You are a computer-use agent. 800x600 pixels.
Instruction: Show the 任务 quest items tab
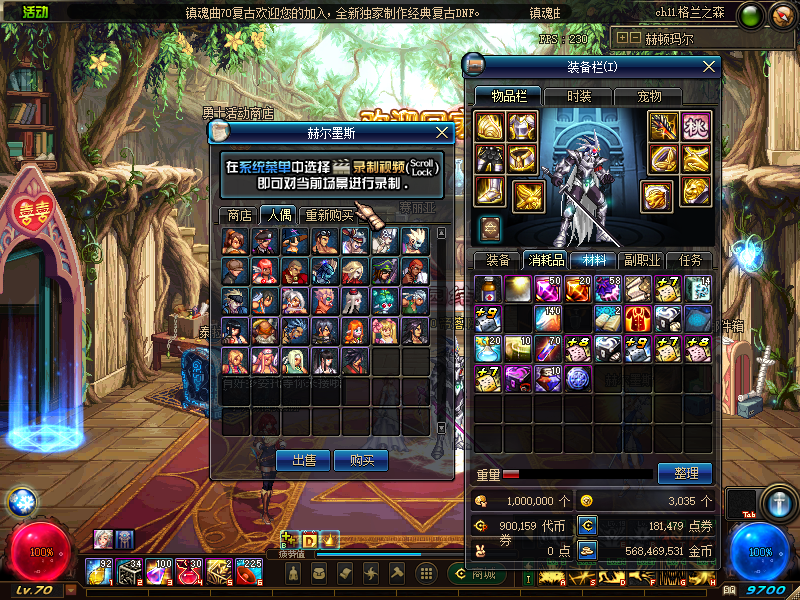[x=690, y=260]
